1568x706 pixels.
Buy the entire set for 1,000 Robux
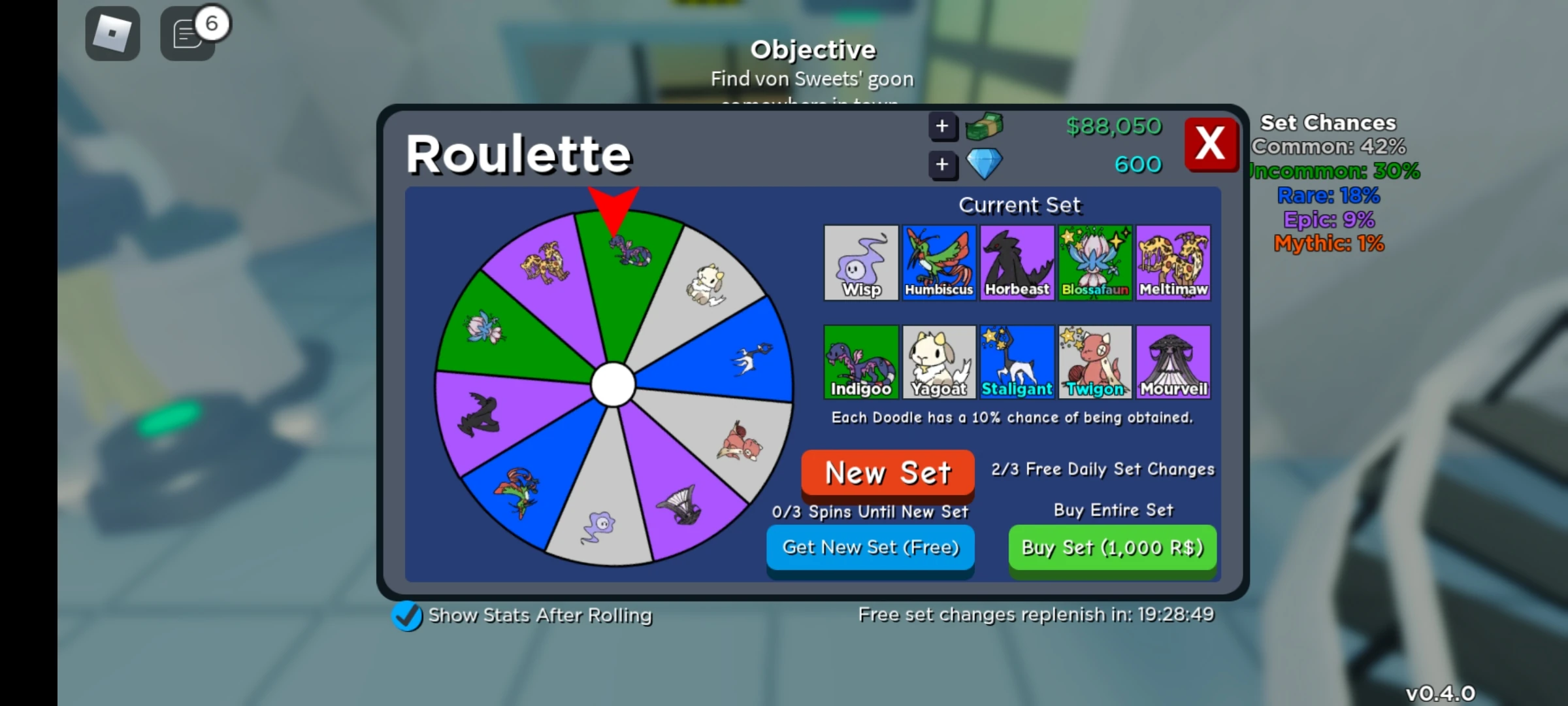point(1113,548)
